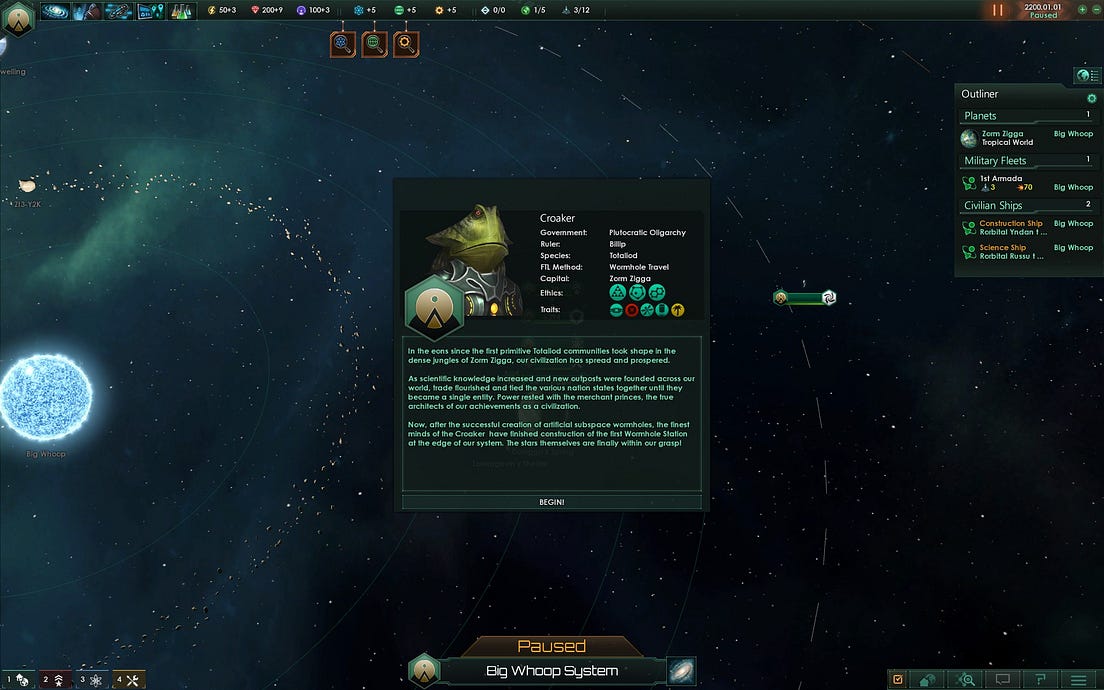Increase game speed with the plus button

coord(1081,9)
